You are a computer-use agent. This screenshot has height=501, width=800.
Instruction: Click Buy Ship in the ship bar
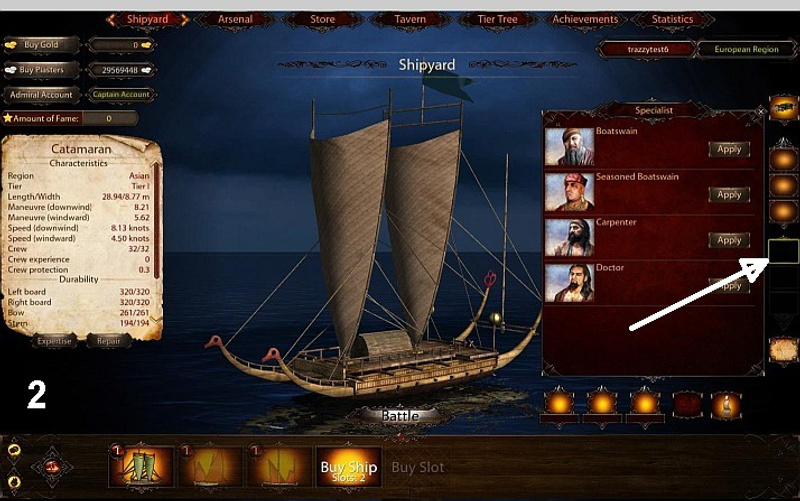(x=348, y=468)
